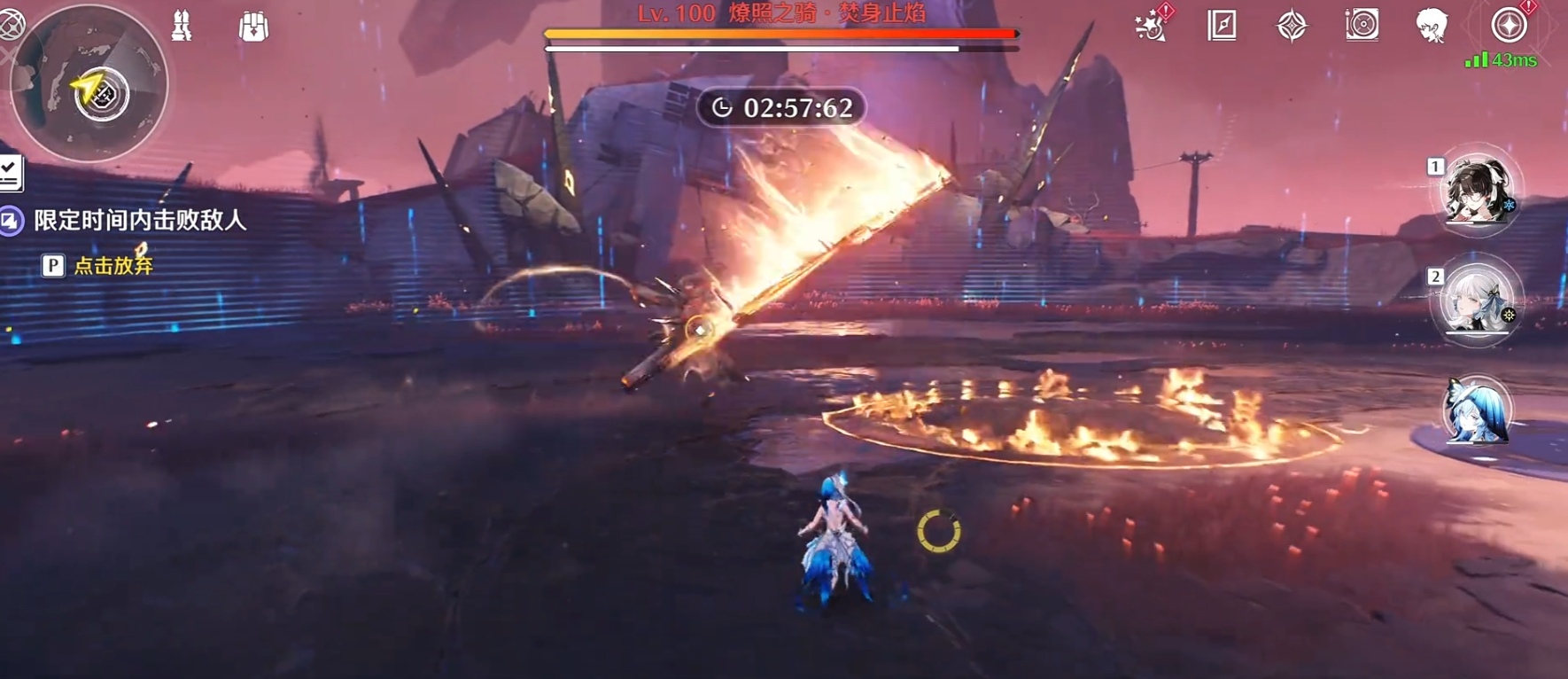Click the globe icon at top-left corner
The width and height of the screenshot is (1568, 679).
click(11, 26)
